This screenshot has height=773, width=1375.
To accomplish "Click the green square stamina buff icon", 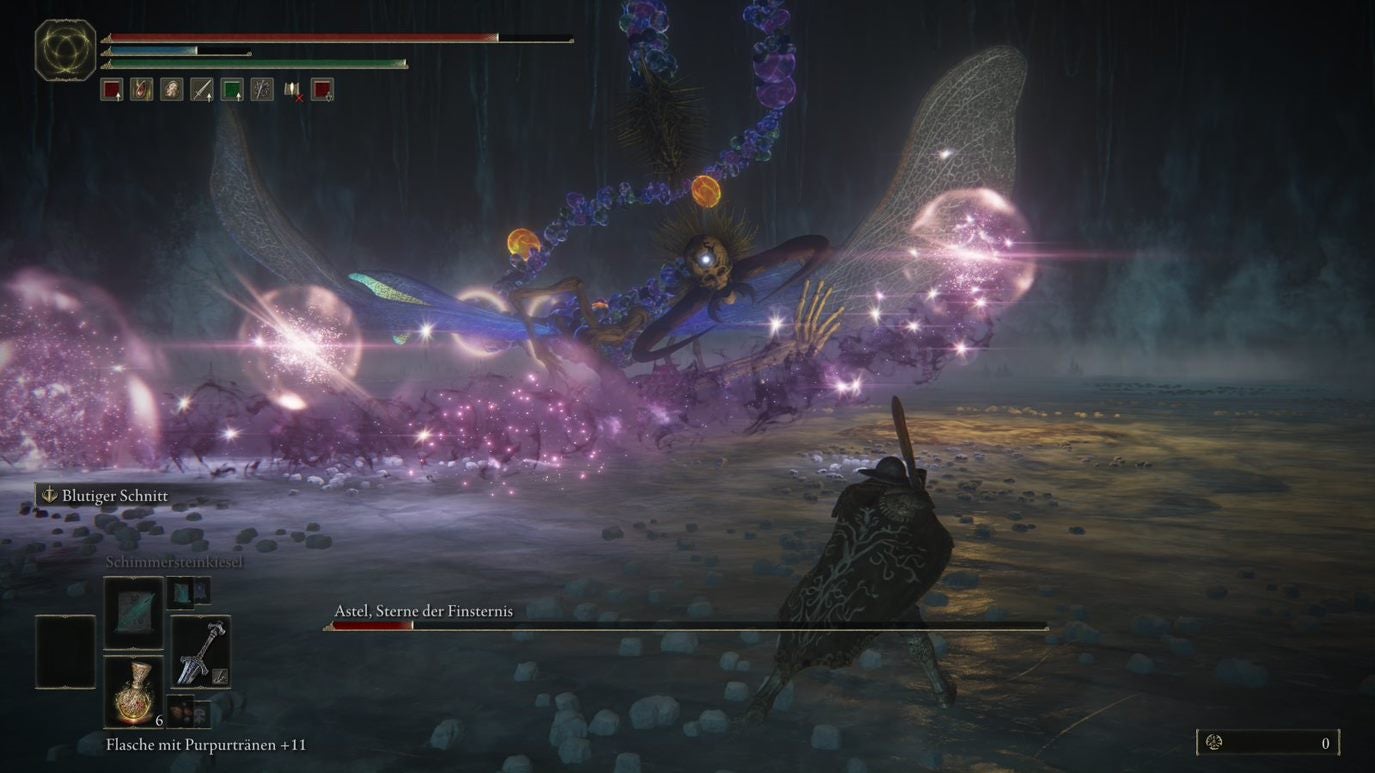I will tap(232, 90).
